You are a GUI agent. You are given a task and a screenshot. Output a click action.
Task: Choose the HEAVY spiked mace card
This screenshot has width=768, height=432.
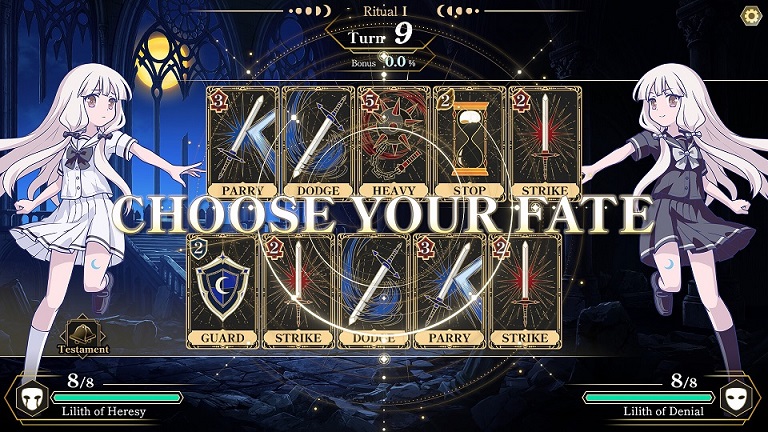point(393,142)
